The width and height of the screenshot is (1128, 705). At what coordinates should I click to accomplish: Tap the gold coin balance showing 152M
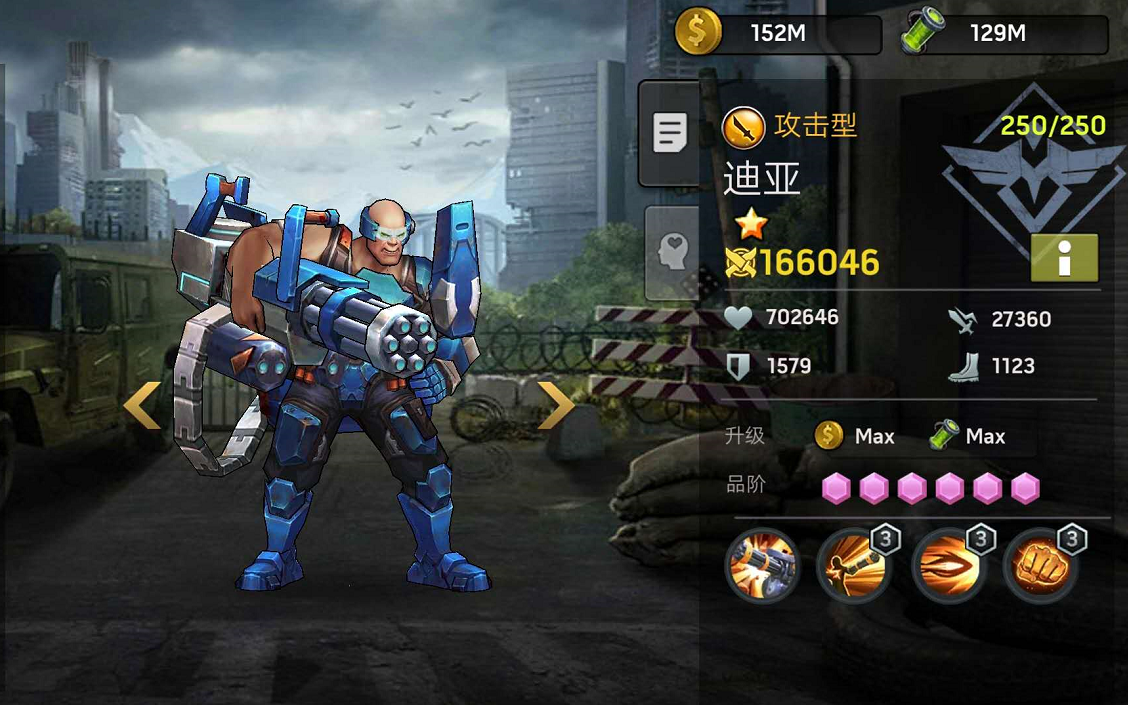(777, 33)
